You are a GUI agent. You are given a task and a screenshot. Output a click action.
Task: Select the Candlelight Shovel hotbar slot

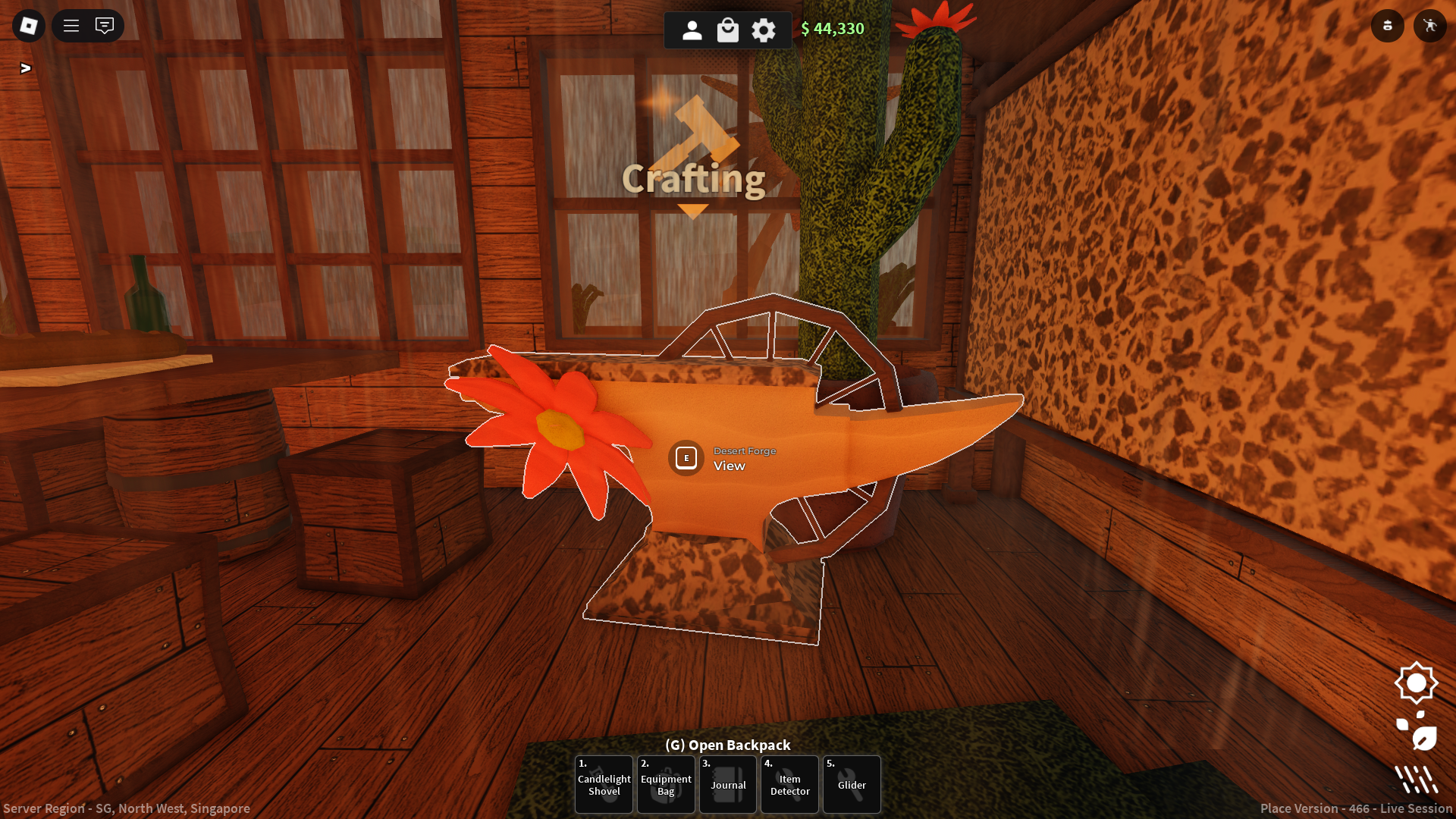604,785
